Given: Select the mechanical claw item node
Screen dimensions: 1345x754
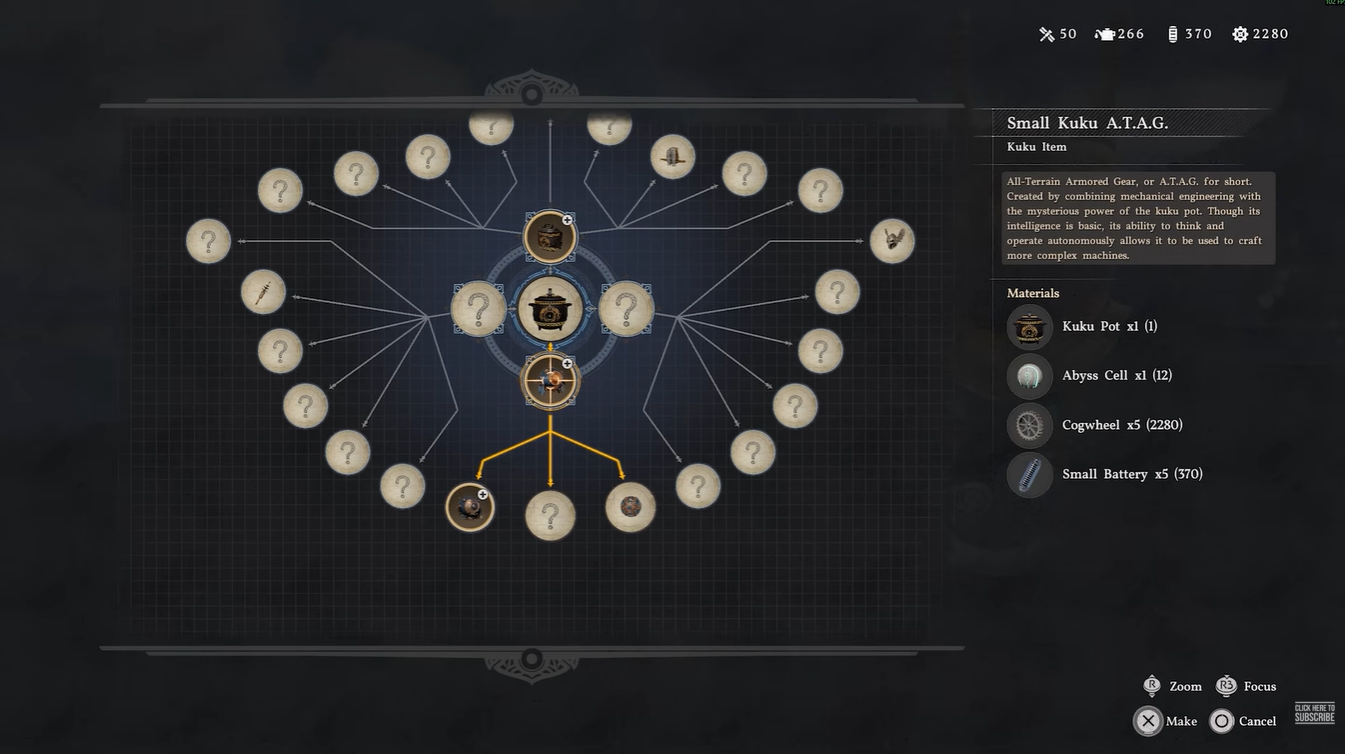Looking at the screenshot, I should 892,241.
